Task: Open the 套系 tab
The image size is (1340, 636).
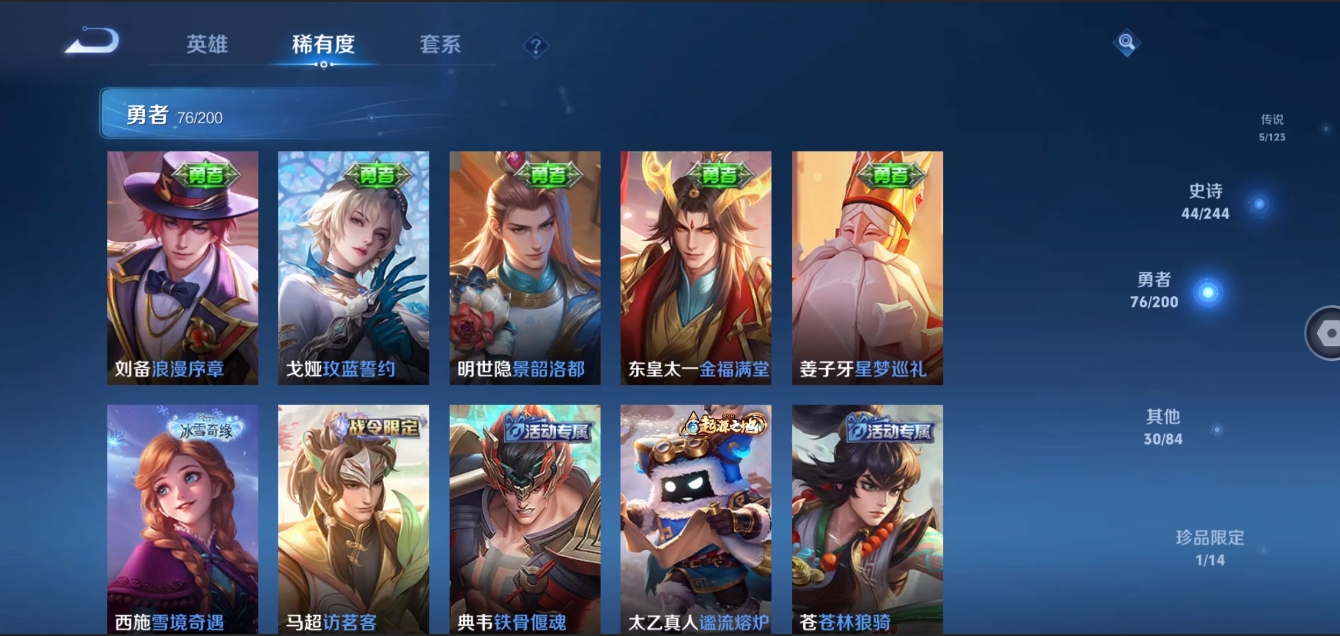Action: 440,45
